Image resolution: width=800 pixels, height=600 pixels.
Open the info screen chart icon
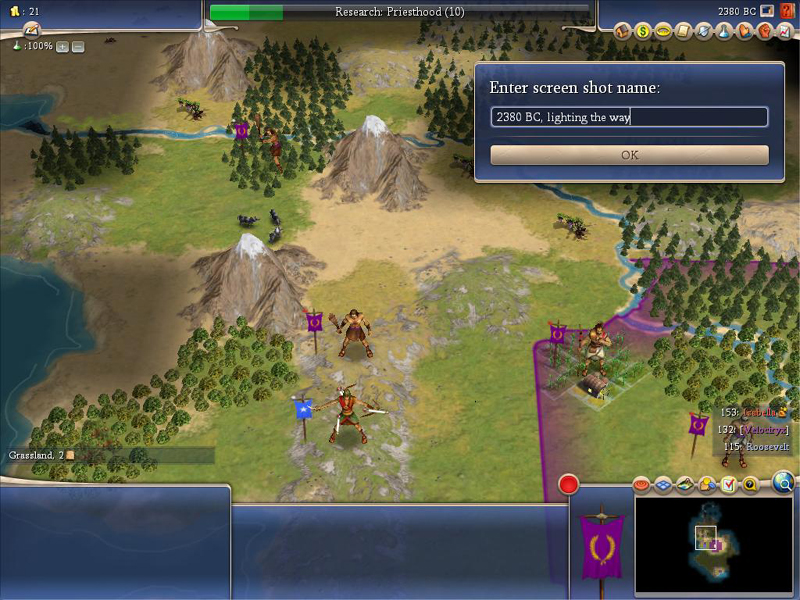pos(784,31)
